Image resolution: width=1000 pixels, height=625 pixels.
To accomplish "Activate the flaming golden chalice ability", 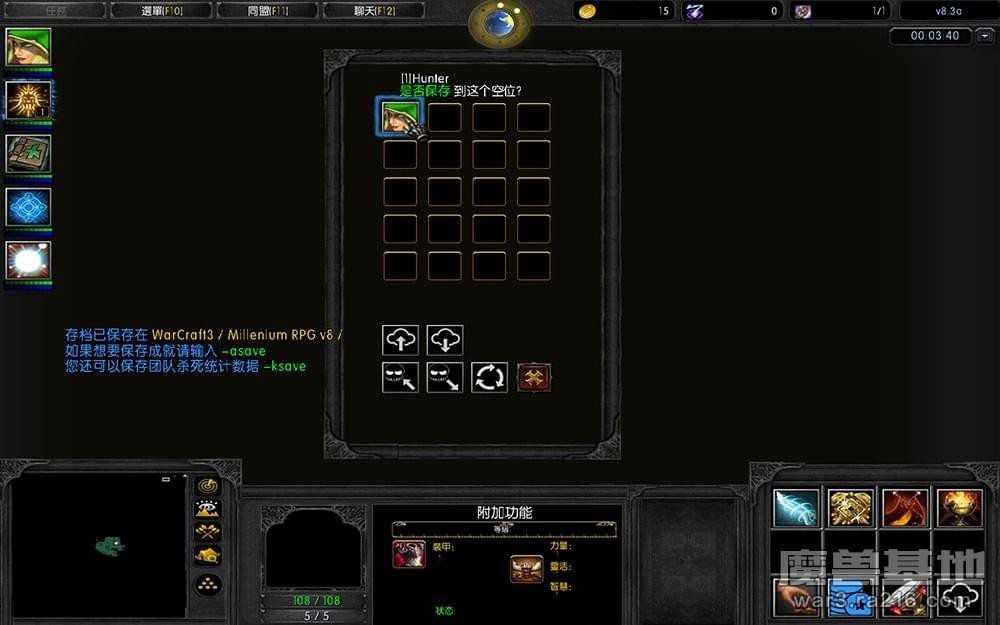I will pos(958,508).
